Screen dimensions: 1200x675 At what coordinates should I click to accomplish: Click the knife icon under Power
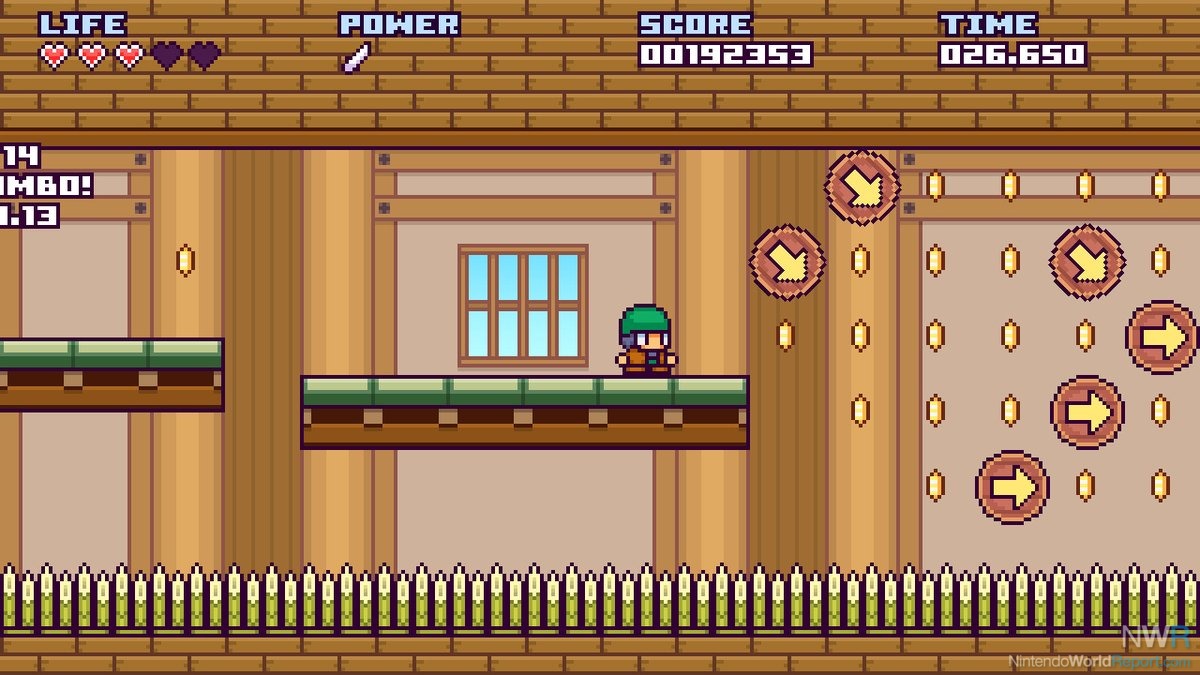(x=356, y=58)
